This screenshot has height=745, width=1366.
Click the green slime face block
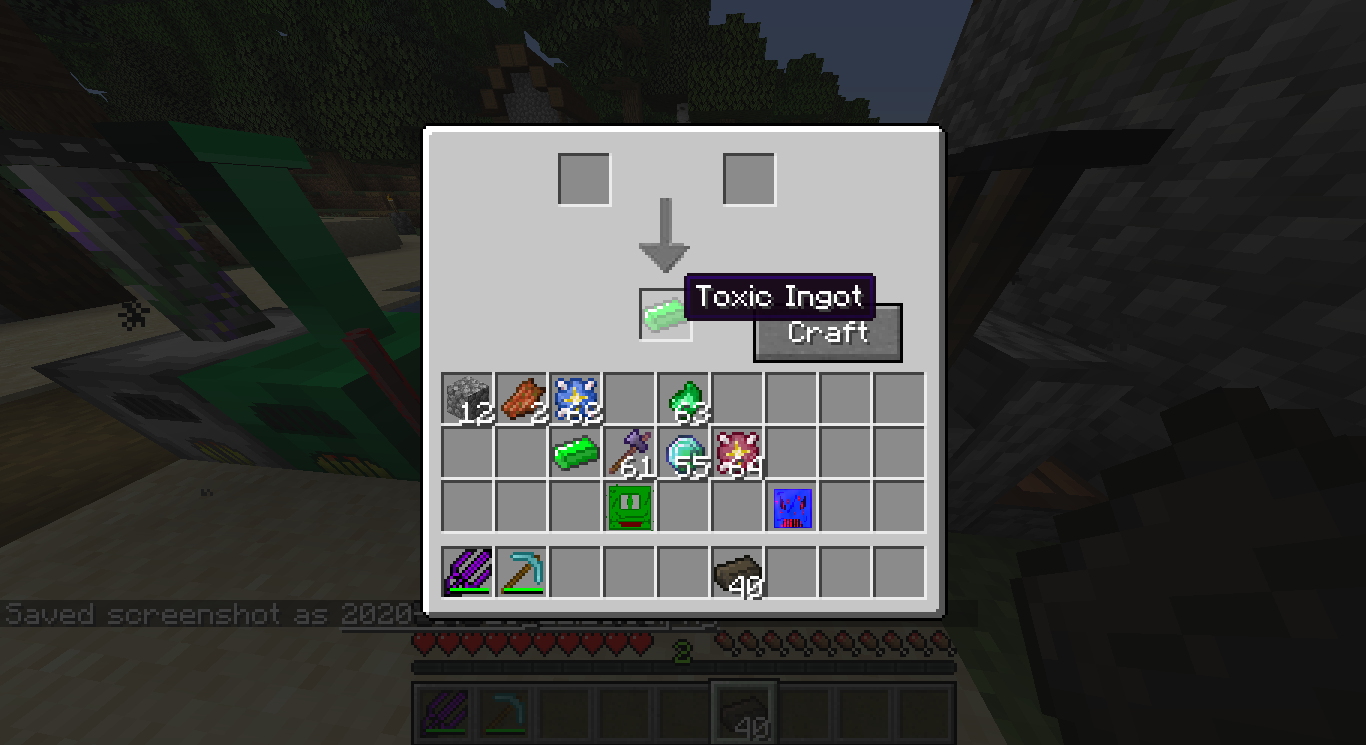[630, 507]
